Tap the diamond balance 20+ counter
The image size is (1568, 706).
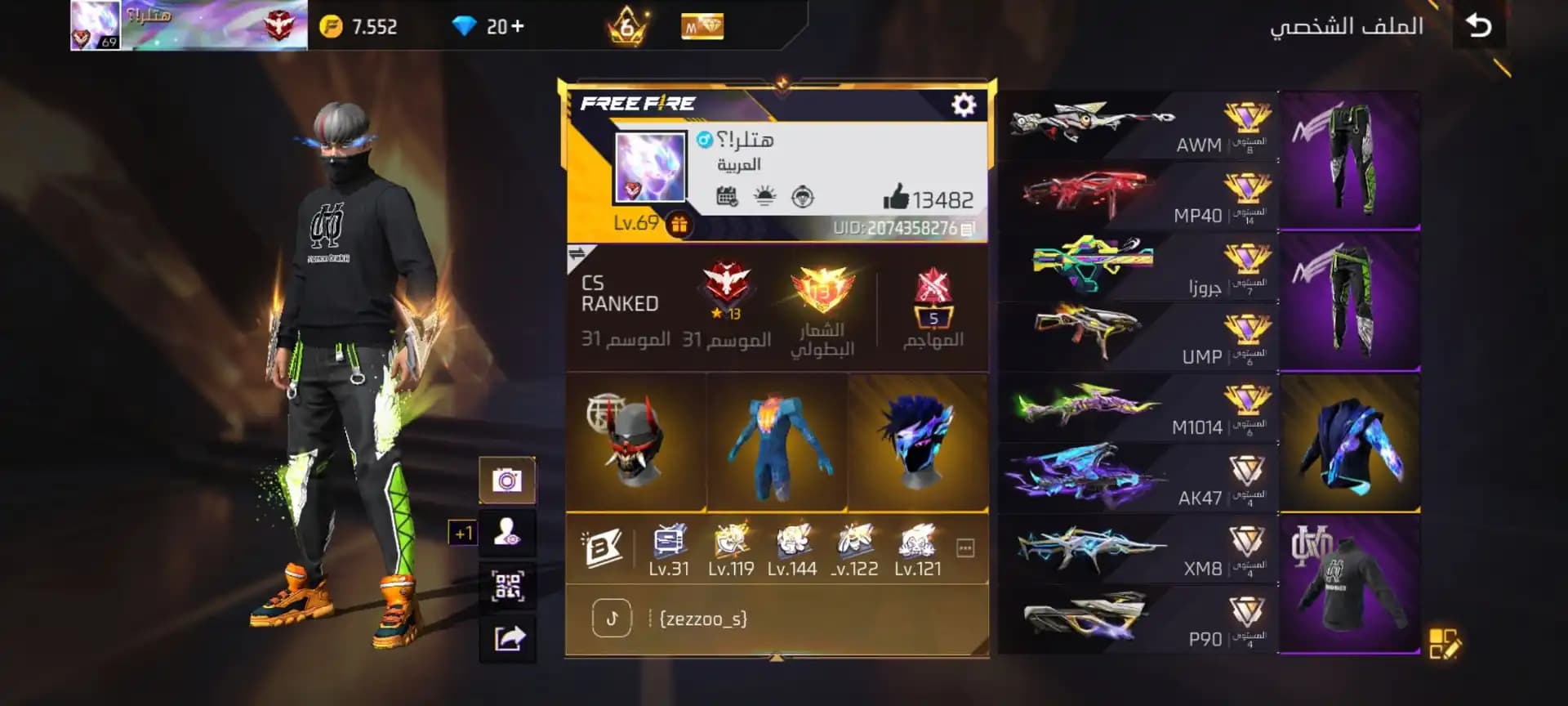click(490, 25)
